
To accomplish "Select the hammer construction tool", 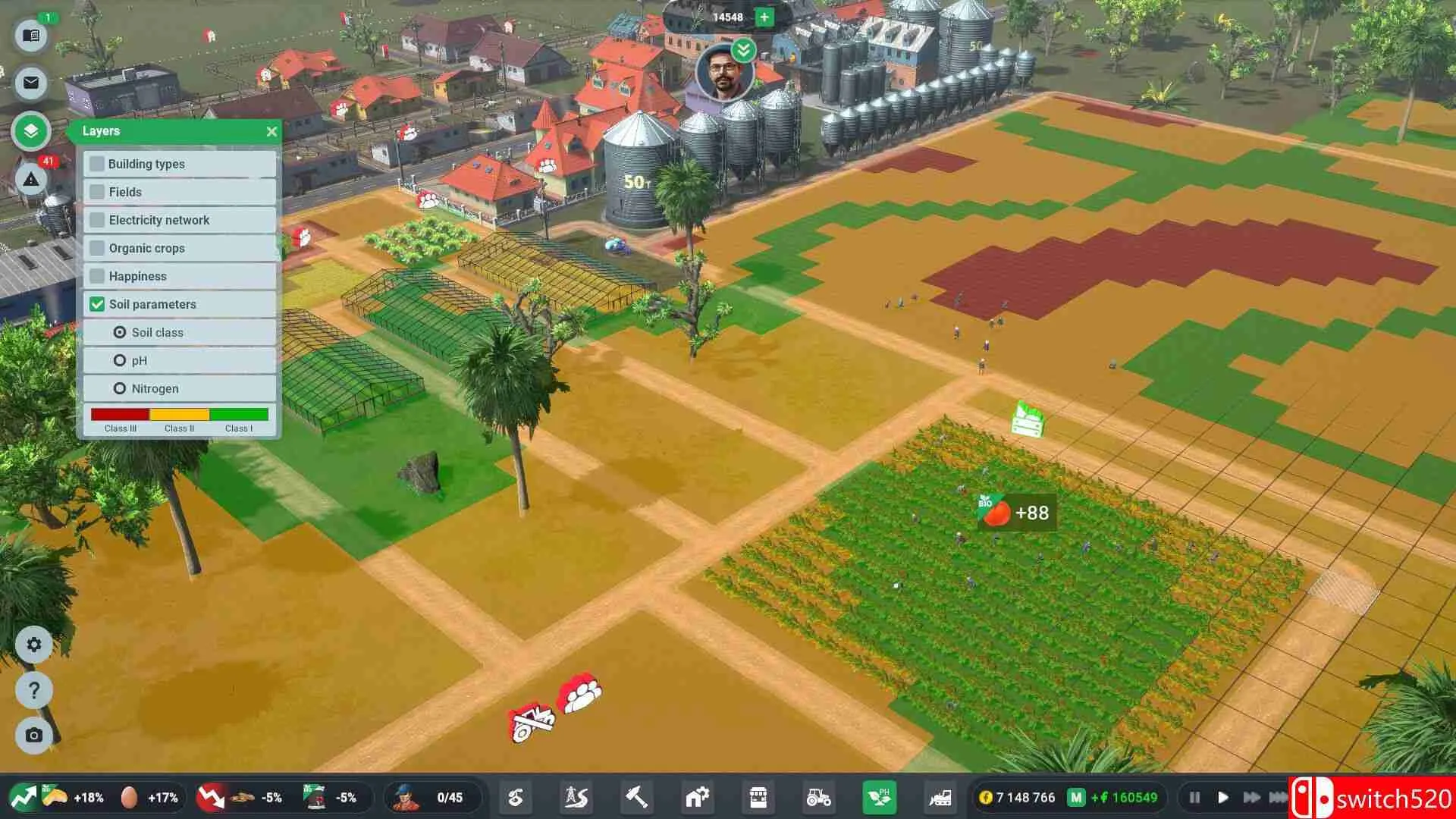I will [636, 797].
